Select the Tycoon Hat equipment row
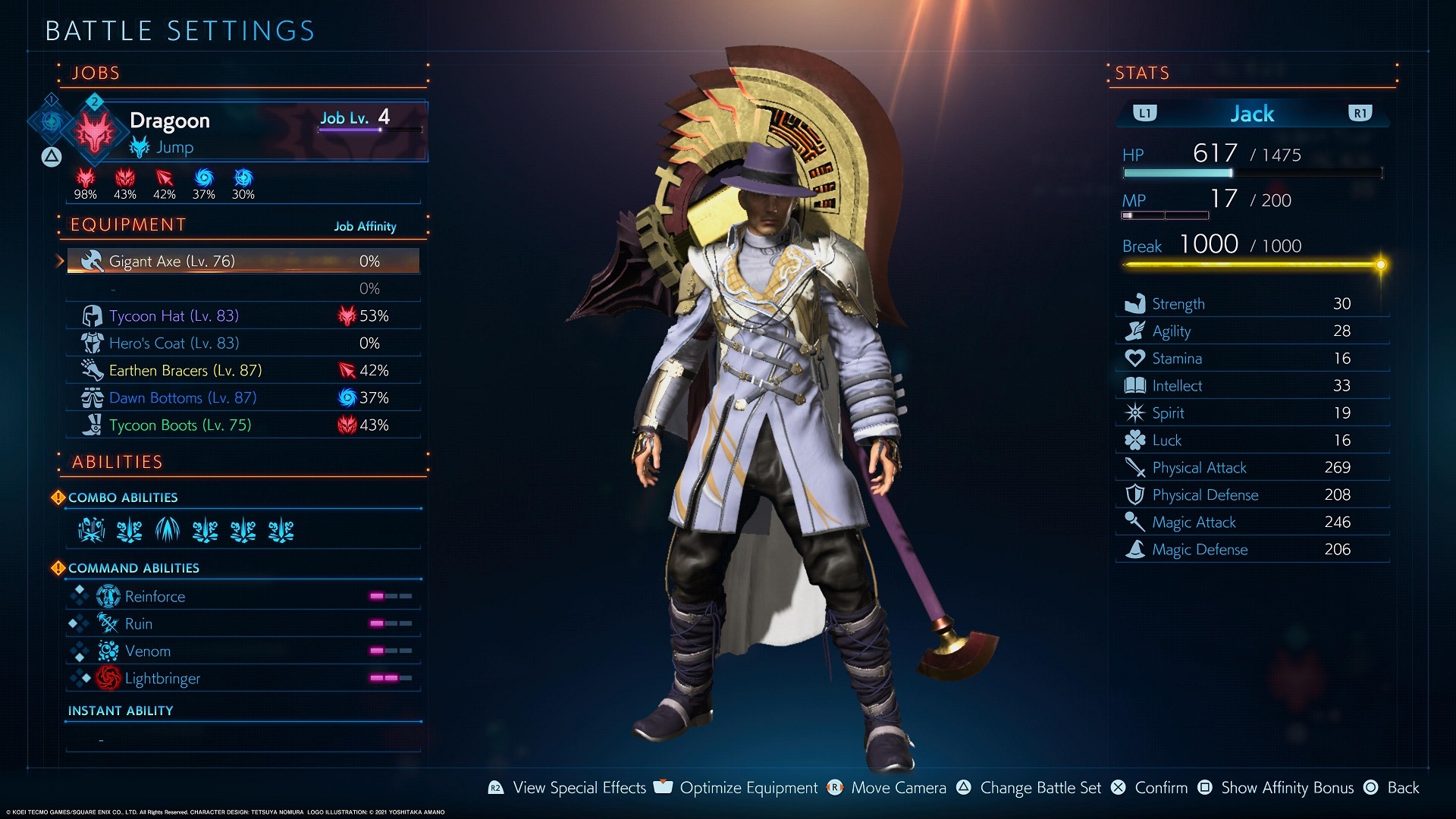 coord(243,315)
